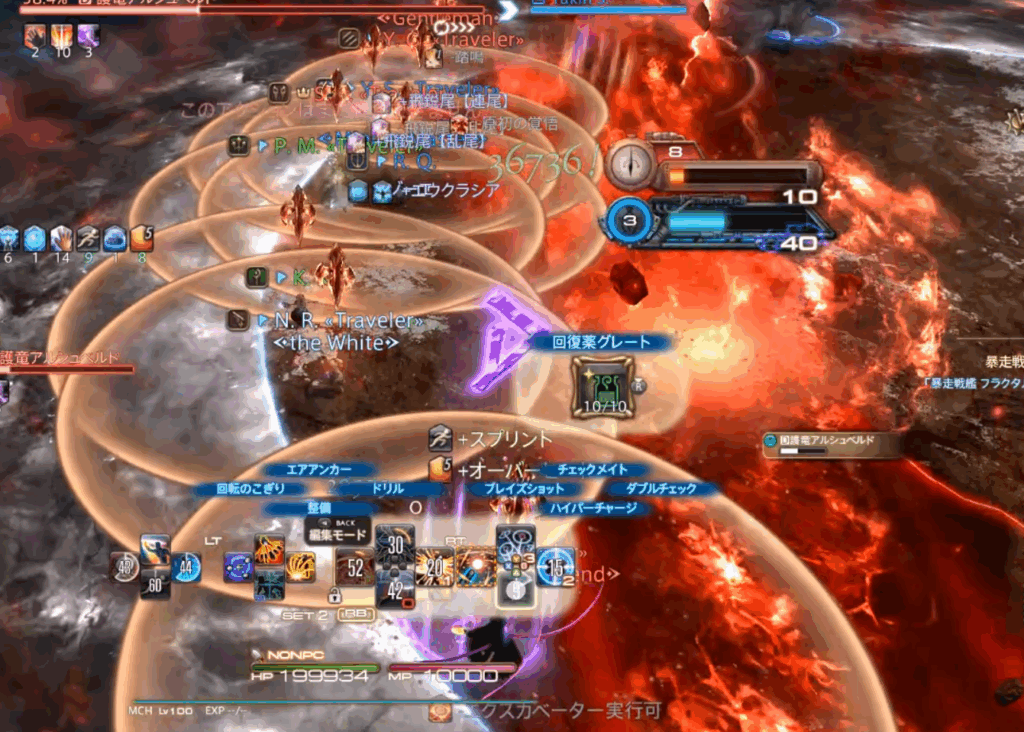The width and height of the screenshot is (1024, 732).
Task: Fire the hotbar ability showing 20 cooldown
Action: coord(435,567)
